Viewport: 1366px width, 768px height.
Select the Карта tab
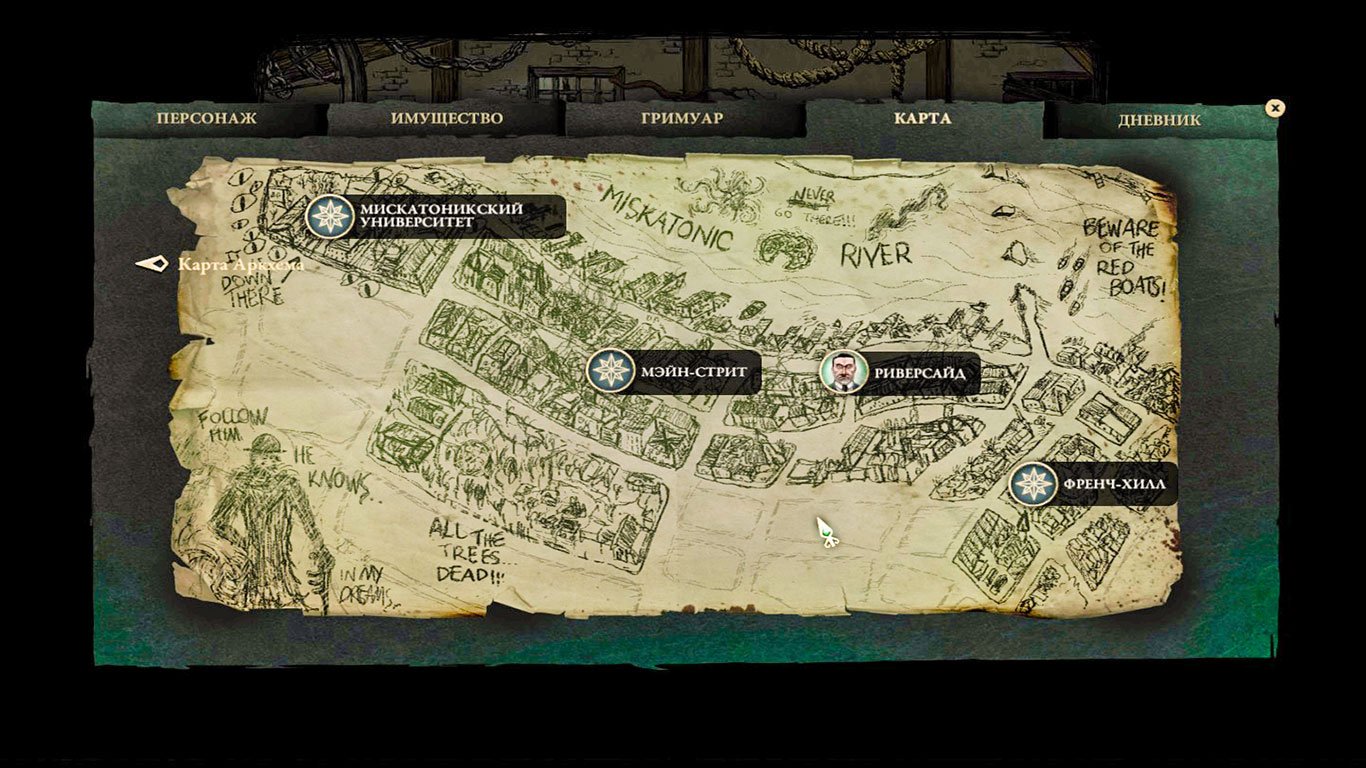923,118
